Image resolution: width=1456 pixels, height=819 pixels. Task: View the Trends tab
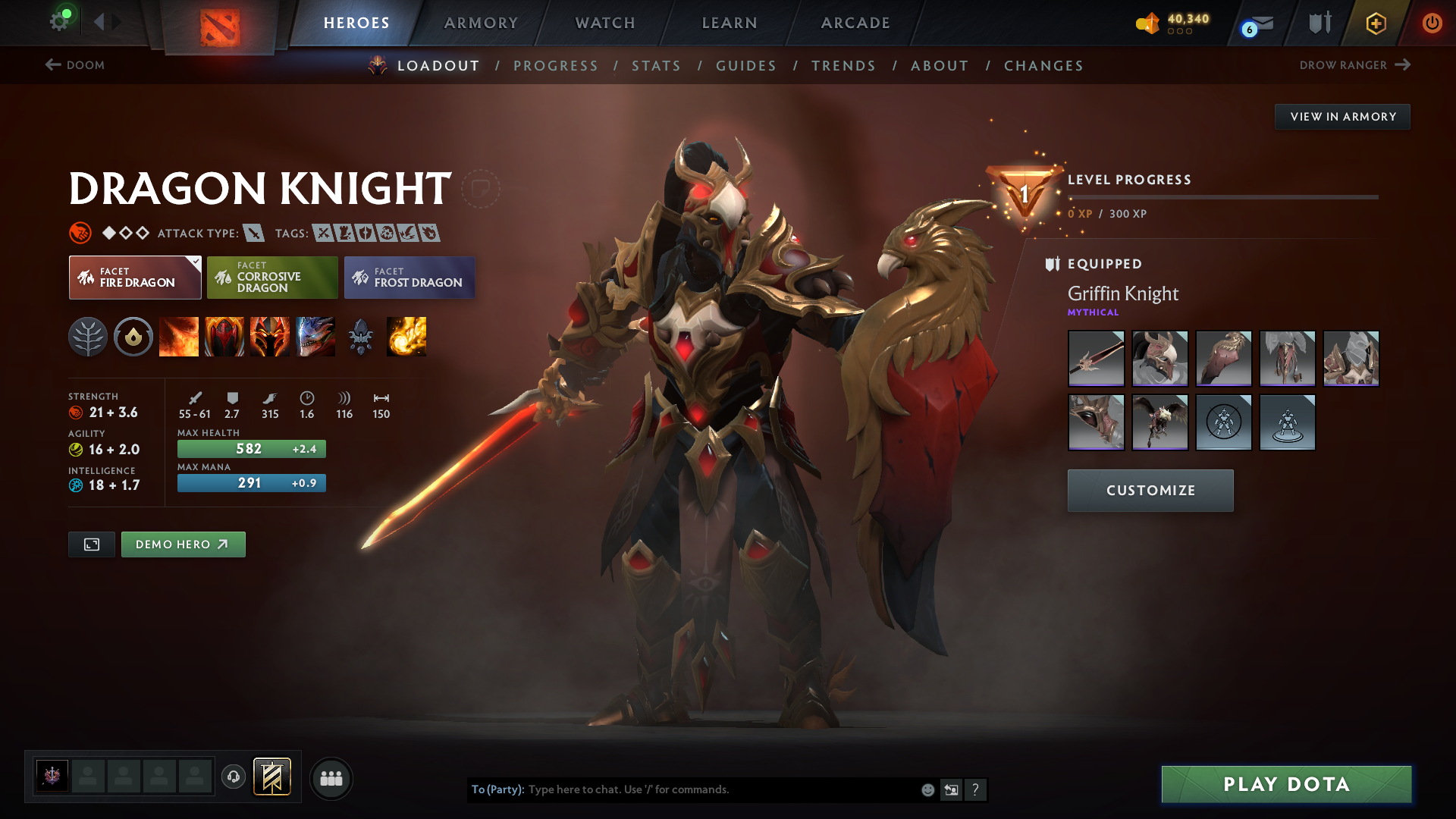click(x=843, y=66)
